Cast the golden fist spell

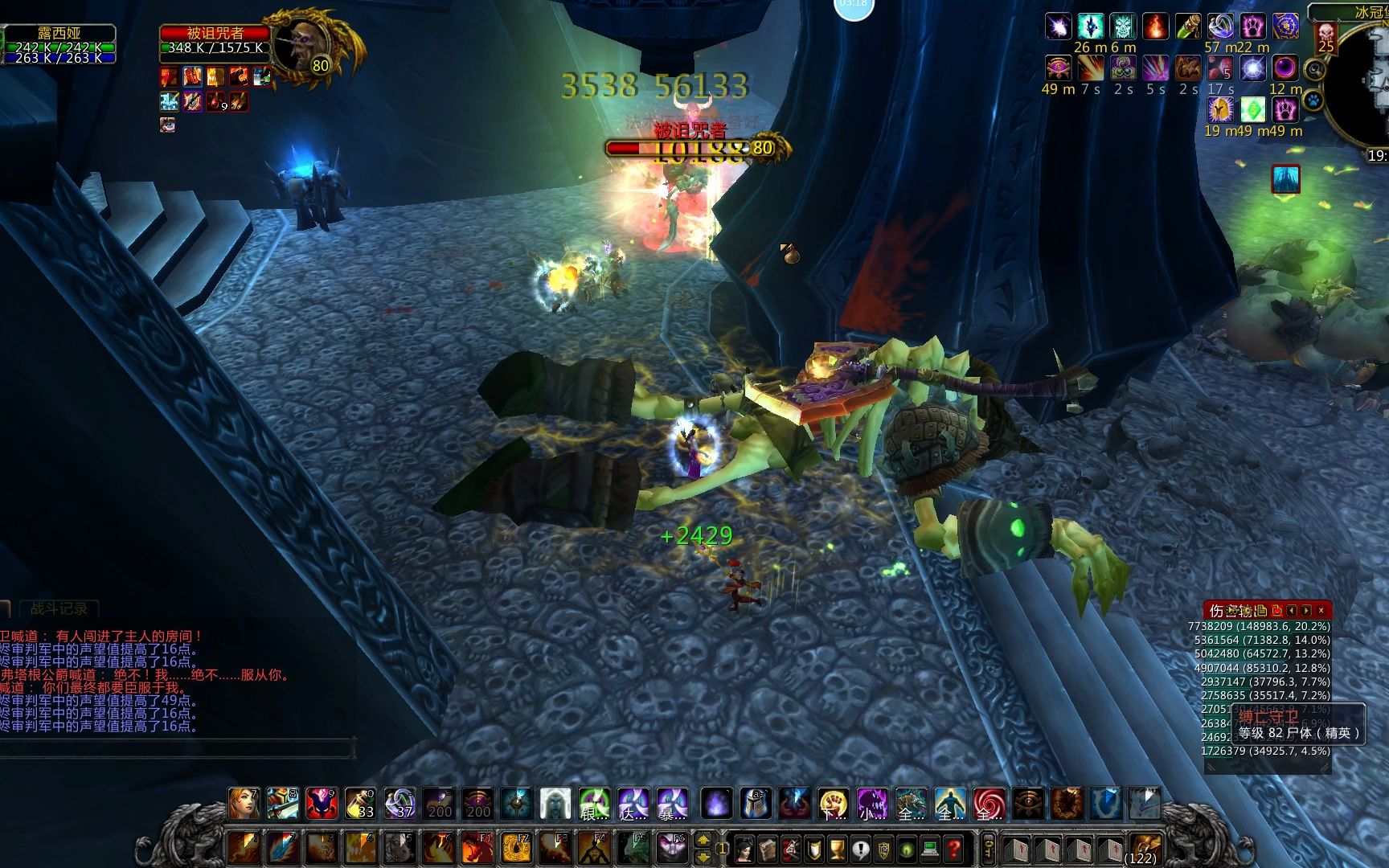834,803
